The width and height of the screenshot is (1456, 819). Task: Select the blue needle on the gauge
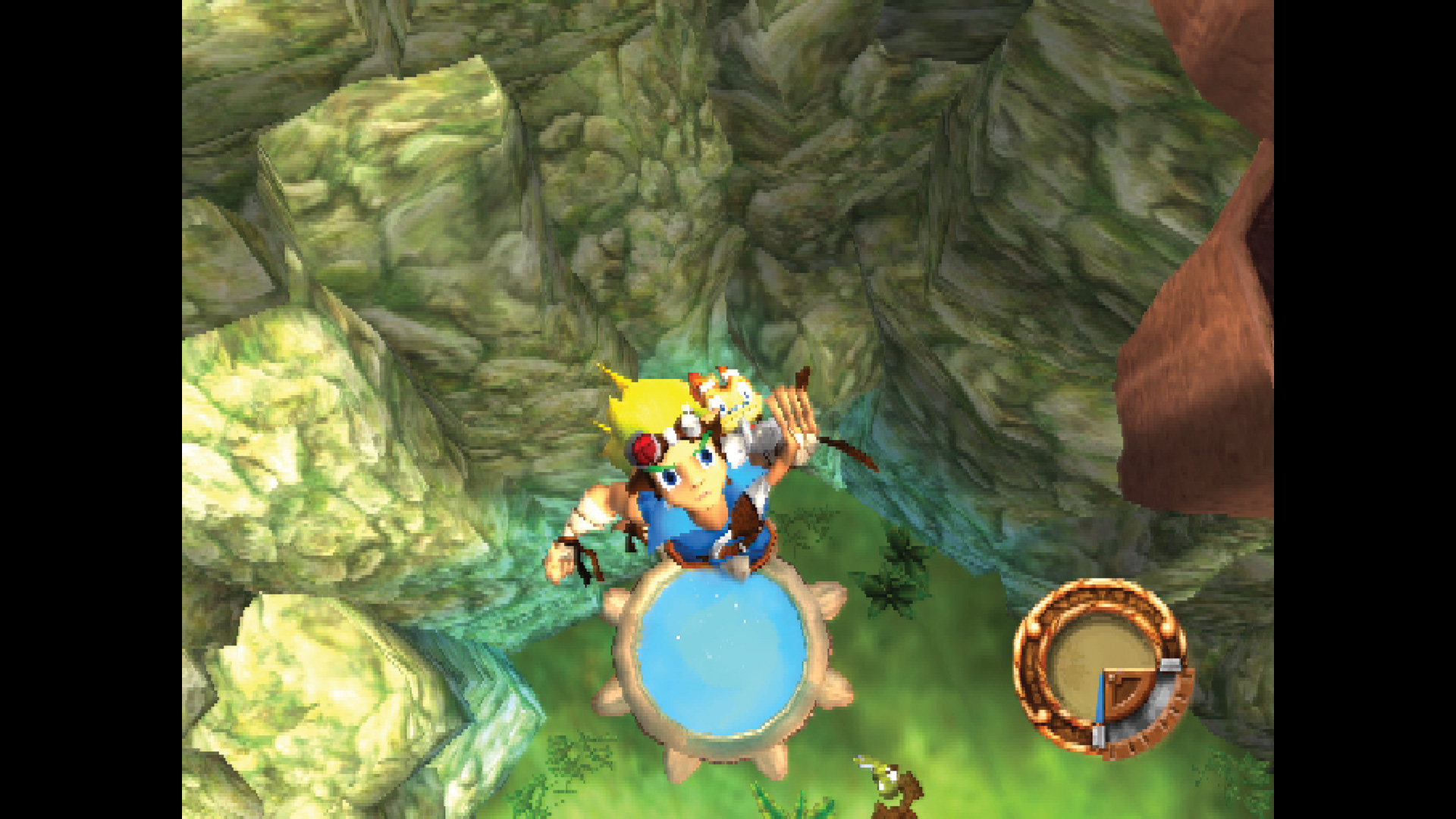click(1101, 698)
